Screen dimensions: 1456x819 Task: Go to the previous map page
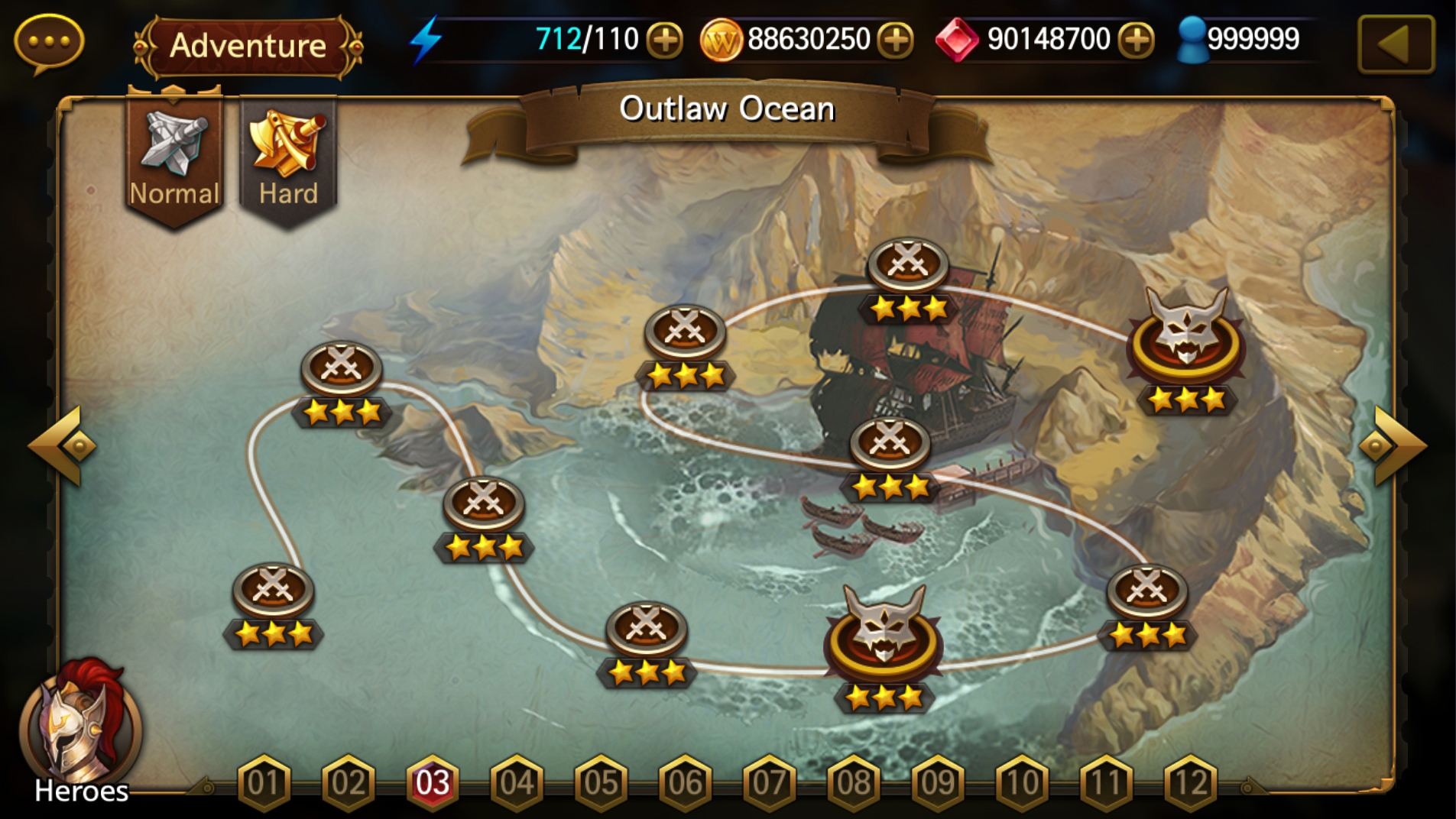63,446
